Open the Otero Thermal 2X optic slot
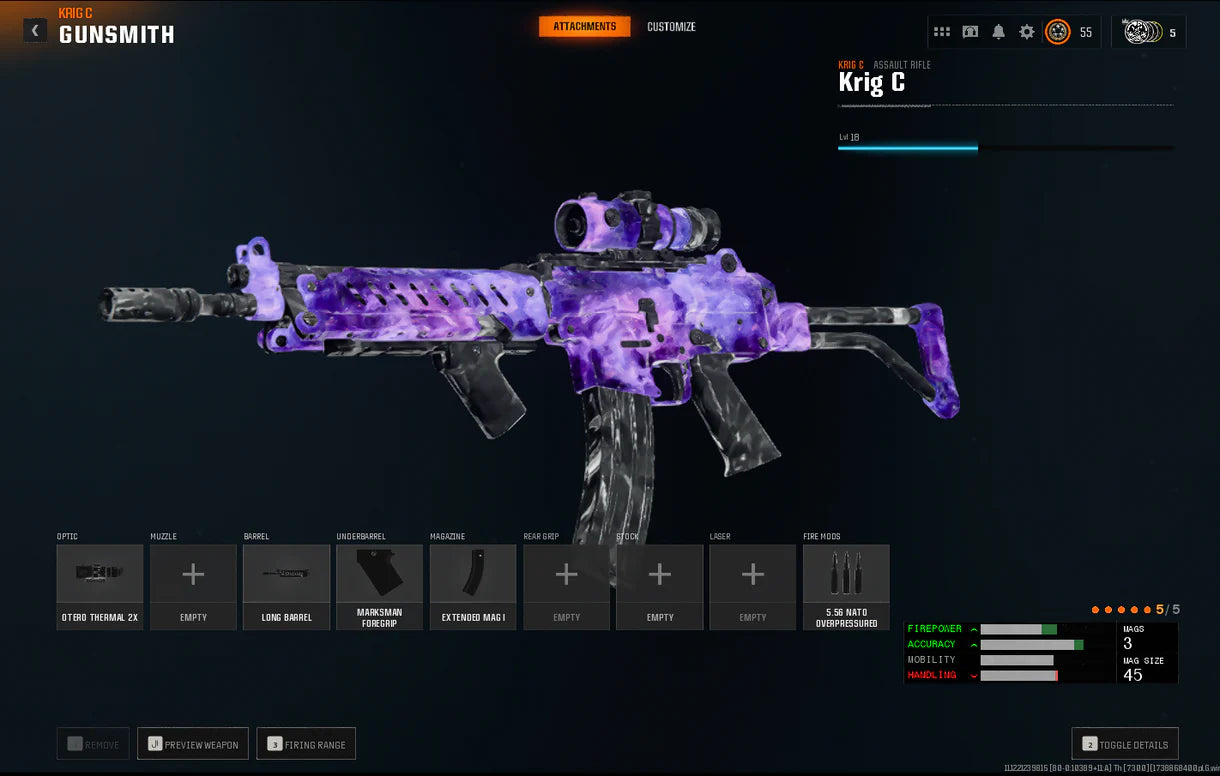This screenshot has width=1220, height=776. 100,586
